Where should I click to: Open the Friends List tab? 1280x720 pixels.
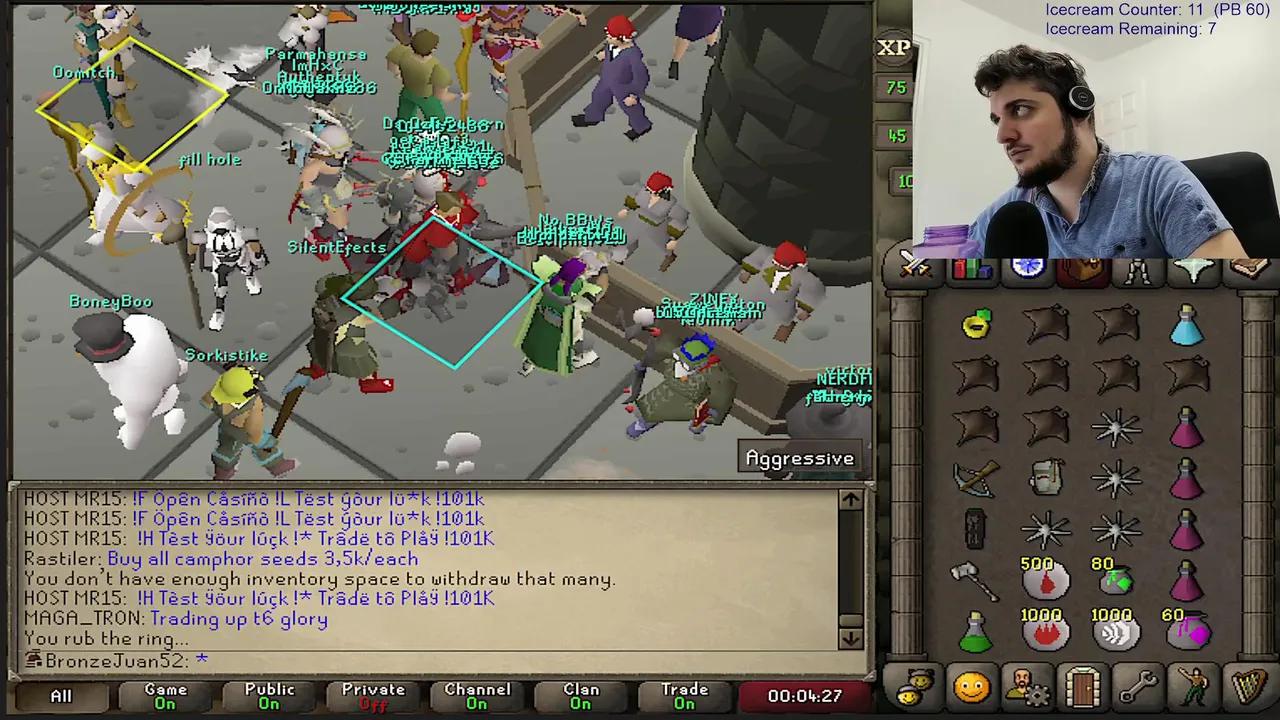point(971,687)
